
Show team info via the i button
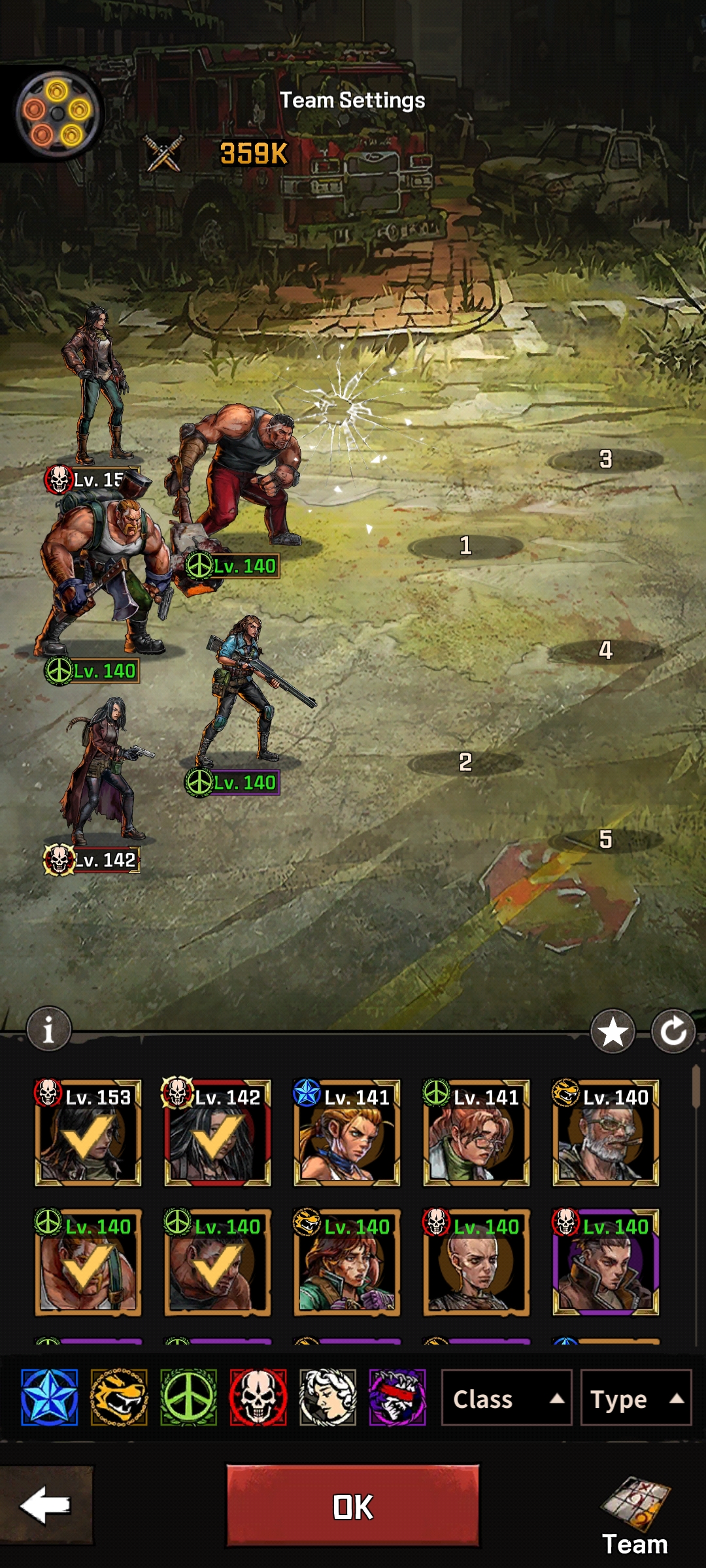48,1030
